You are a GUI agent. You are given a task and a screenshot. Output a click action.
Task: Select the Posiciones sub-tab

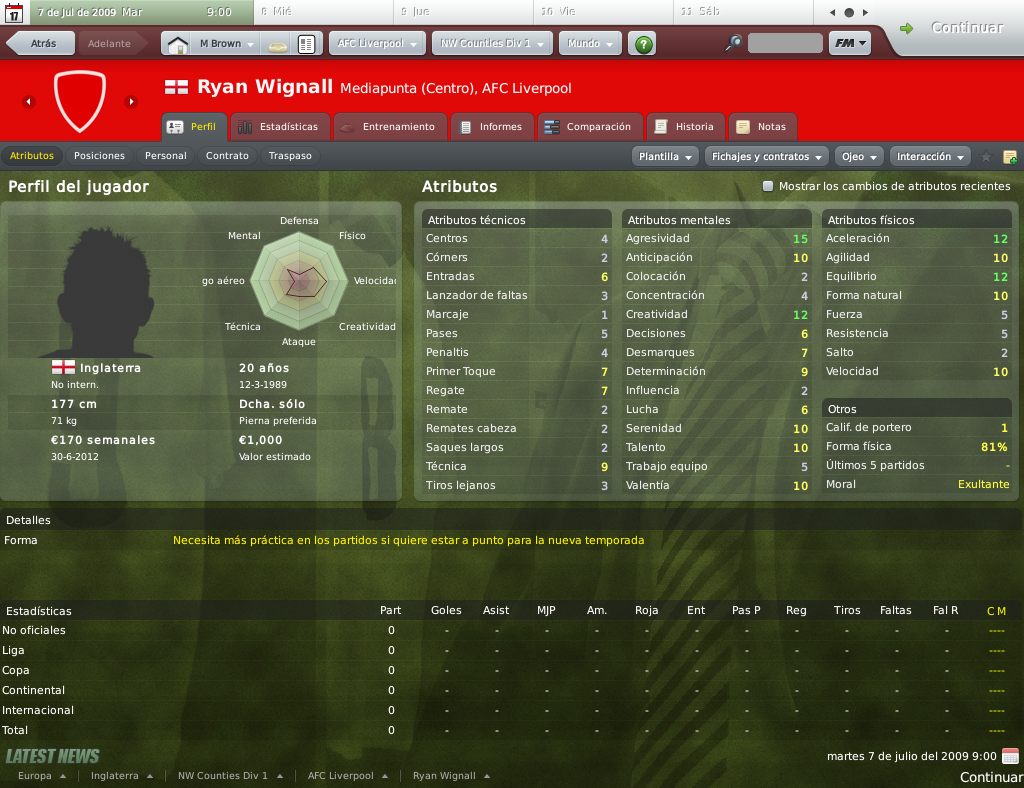[99, 156]
